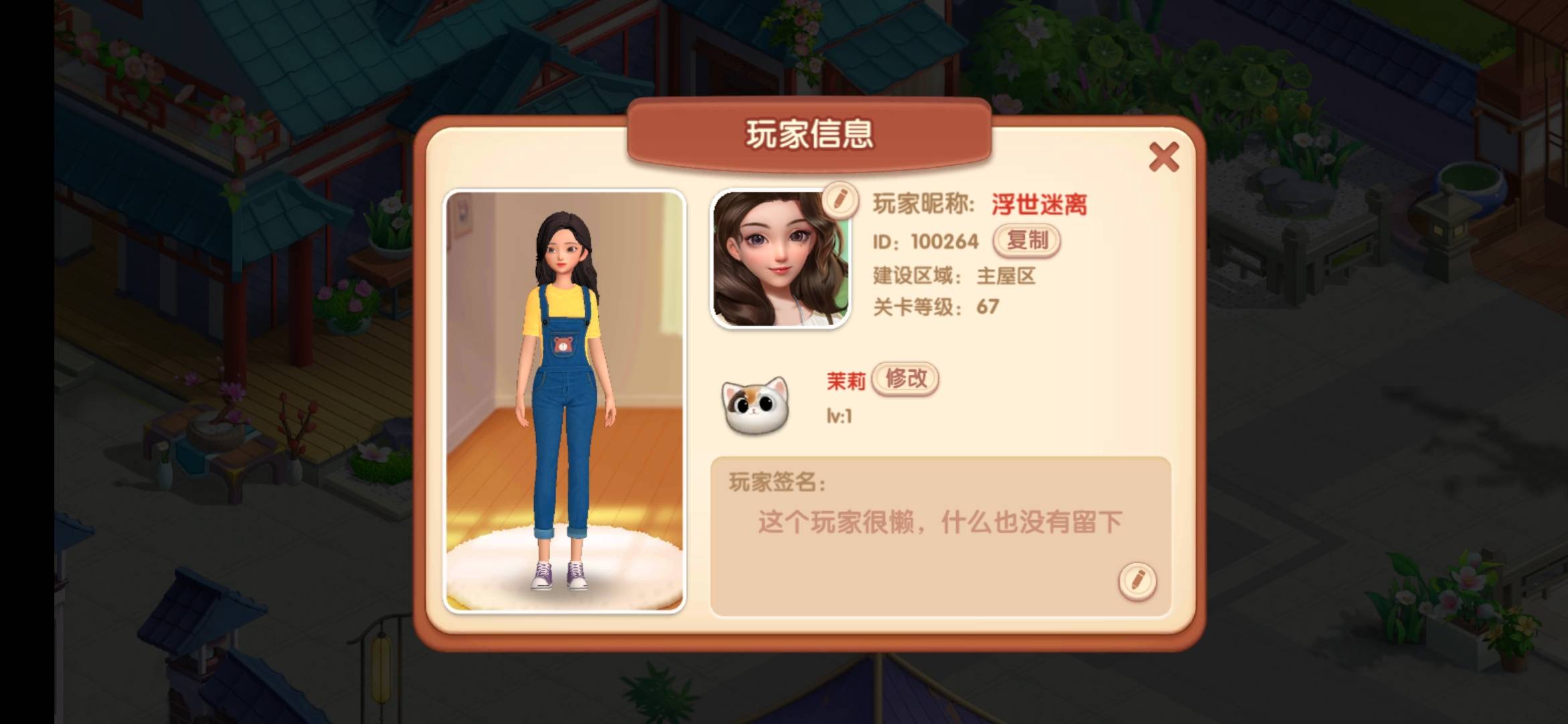
Task: Open the full-body character outfit preview
Action: coord(564,401)
